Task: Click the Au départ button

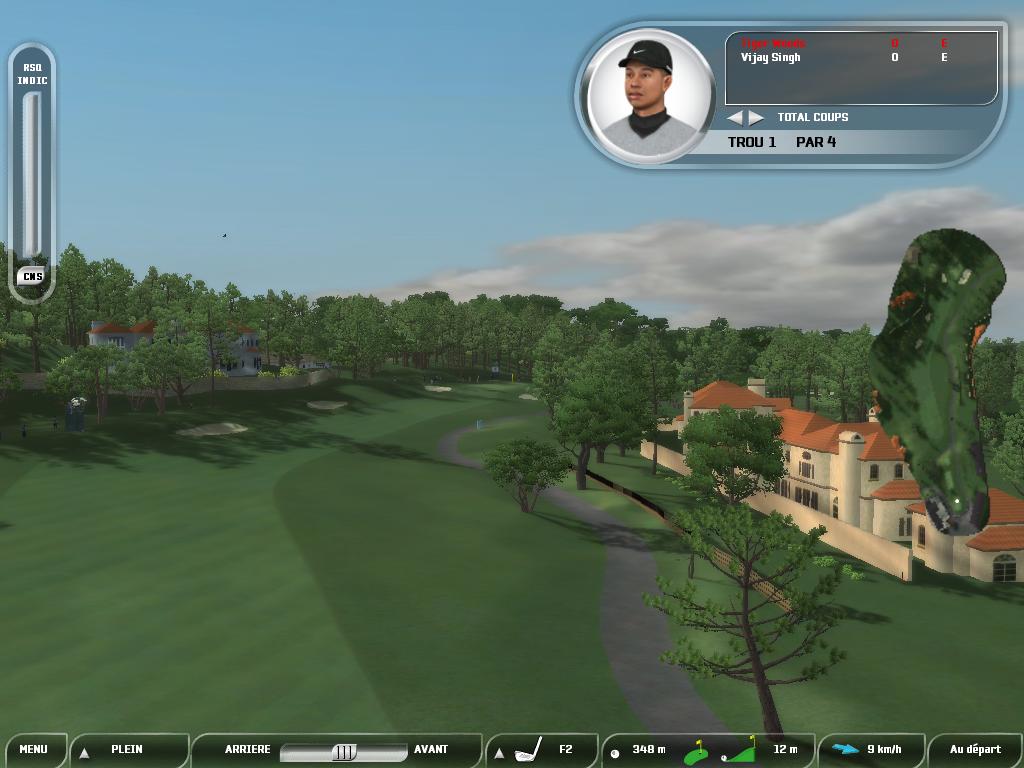Action: click(x=975, y=749)
